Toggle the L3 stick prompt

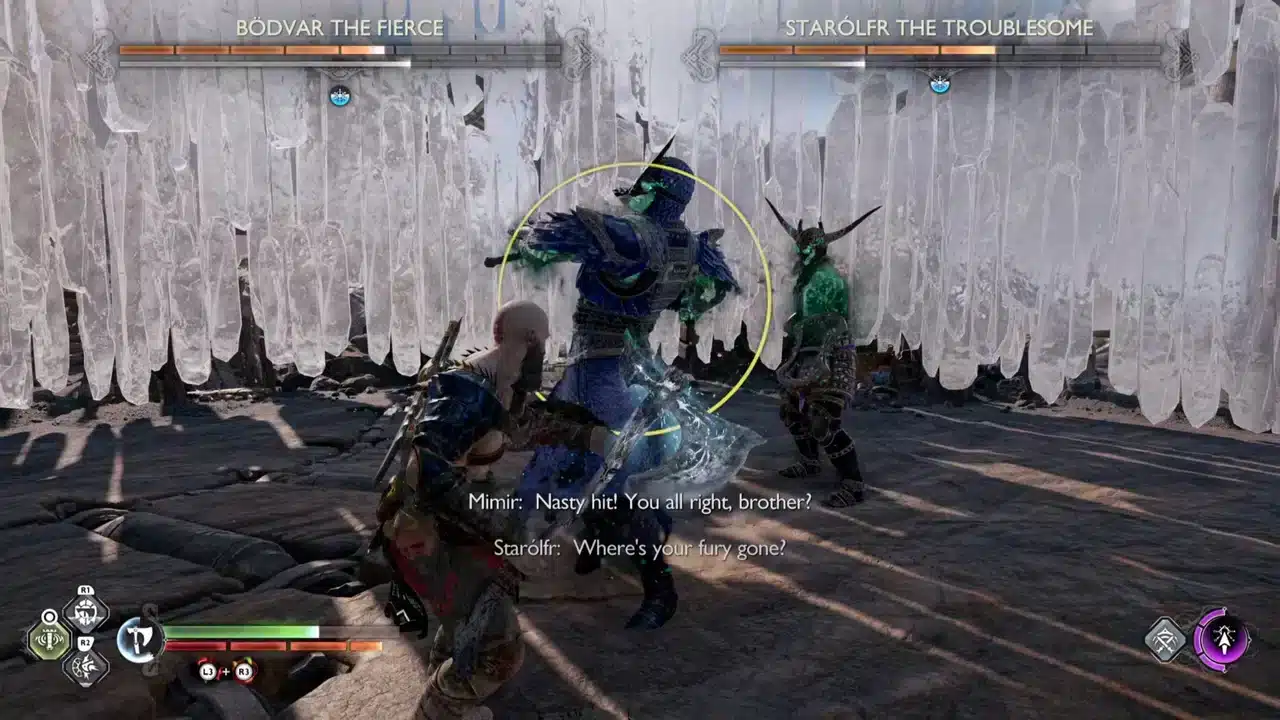click(x=208, y=671)
